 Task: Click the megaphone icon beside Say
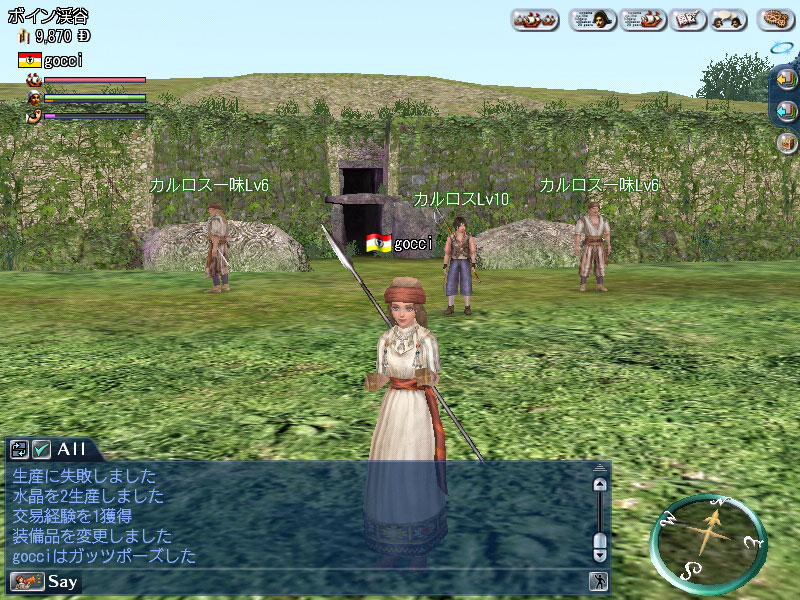click(23, 581)
